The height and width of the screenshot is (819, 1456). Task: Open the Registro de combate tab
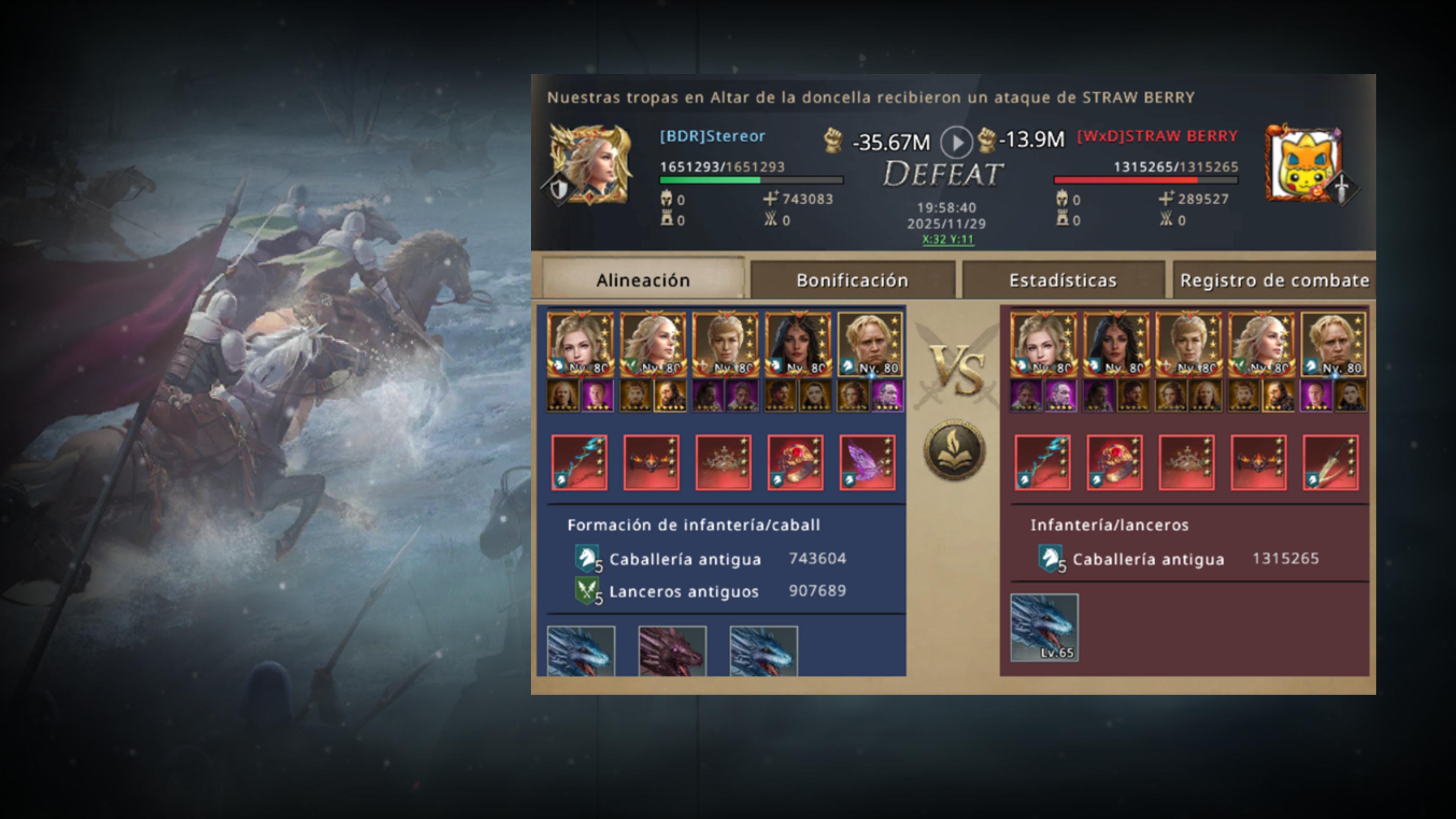click(x=1274, y=280)
